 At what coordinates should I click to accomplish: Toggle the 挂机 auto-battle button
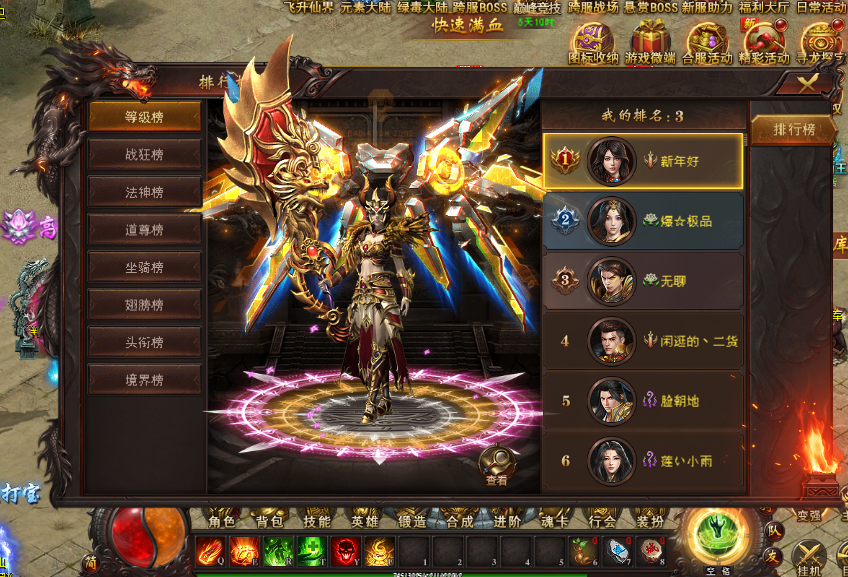[808, 555]
